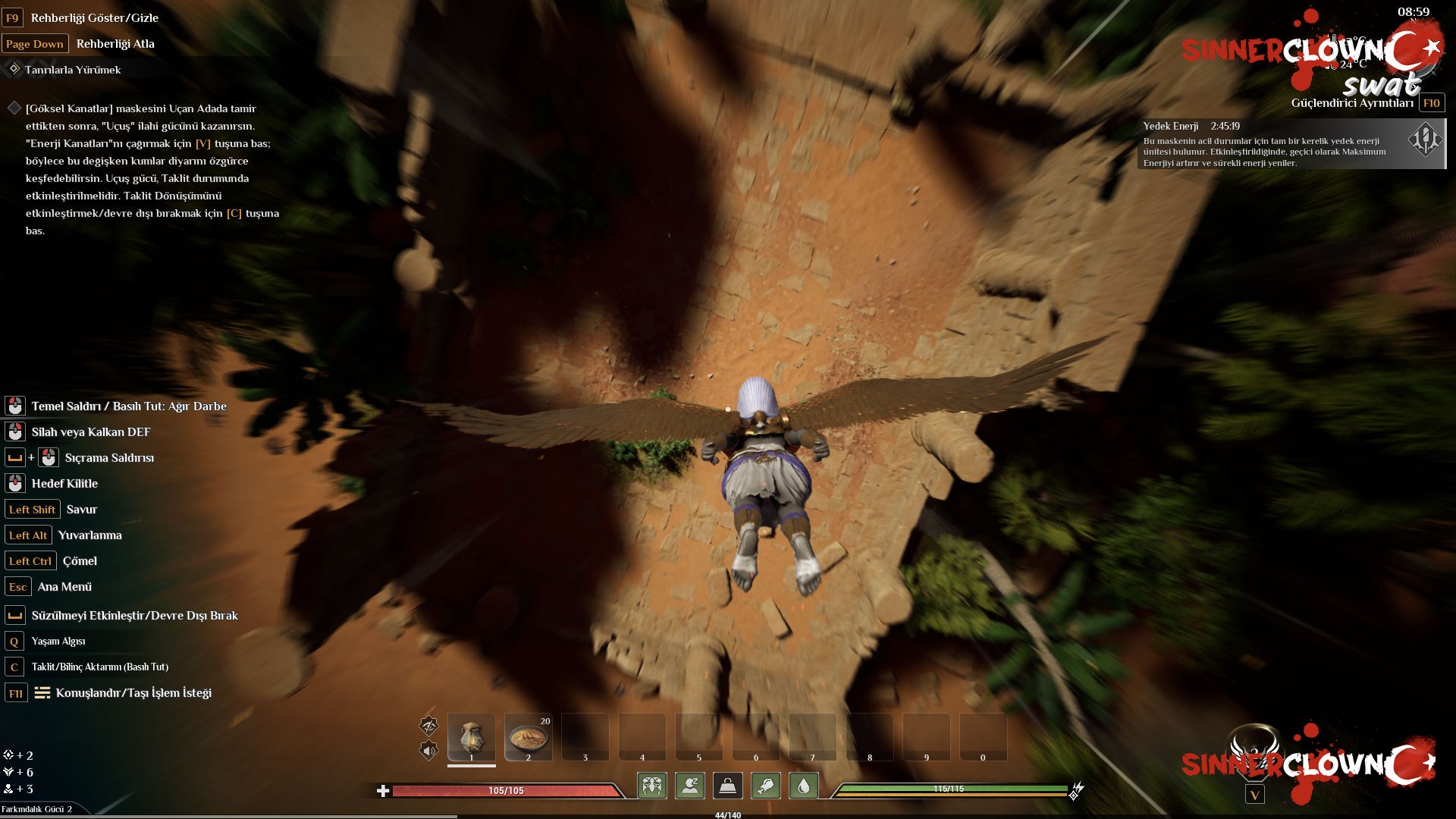
Task: Open the mask status icon
Action: pyautogui.click(x=652, y=786)
